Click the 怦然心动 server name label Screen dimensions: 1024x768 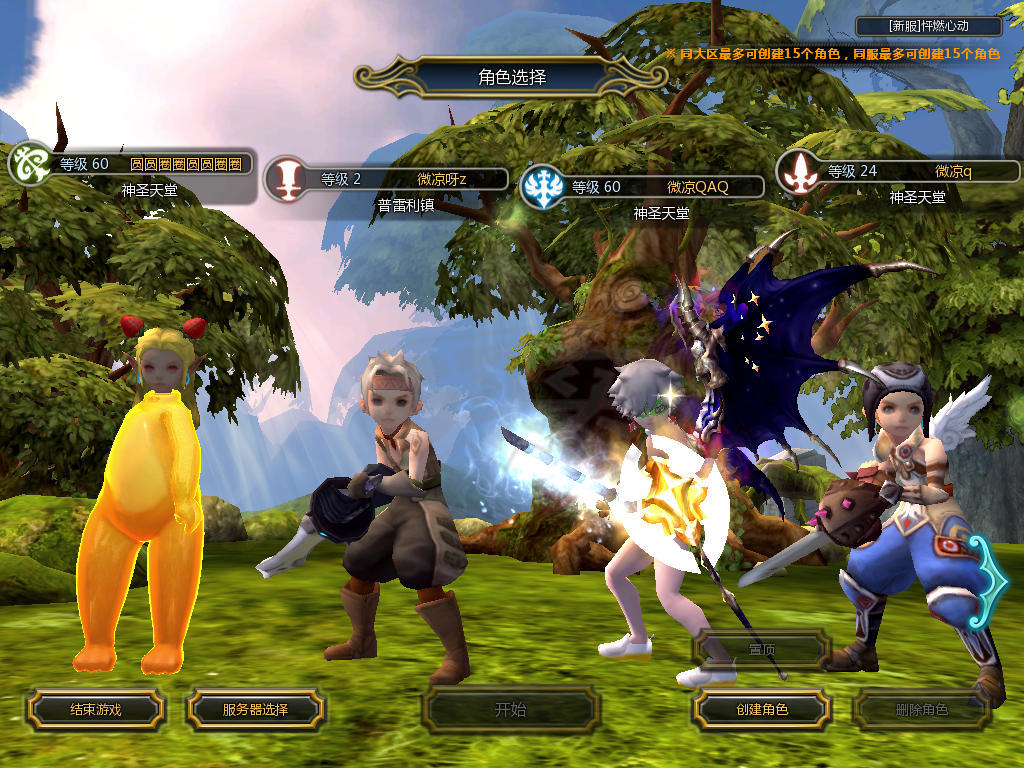929,27
